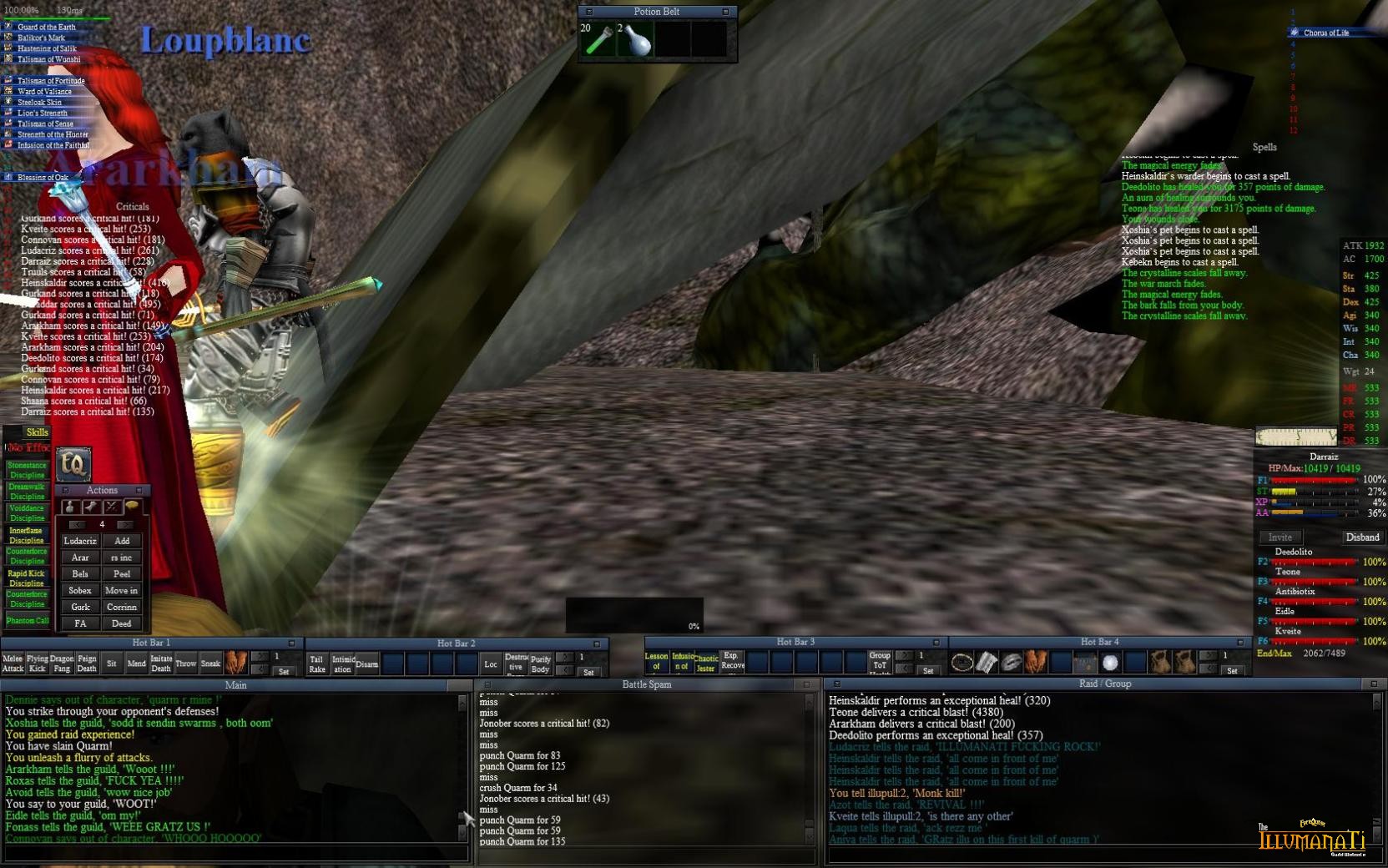Select Innerflame Discipline from the Skills list
This screenshot has width=1388, height=868.
coord(27,535)
